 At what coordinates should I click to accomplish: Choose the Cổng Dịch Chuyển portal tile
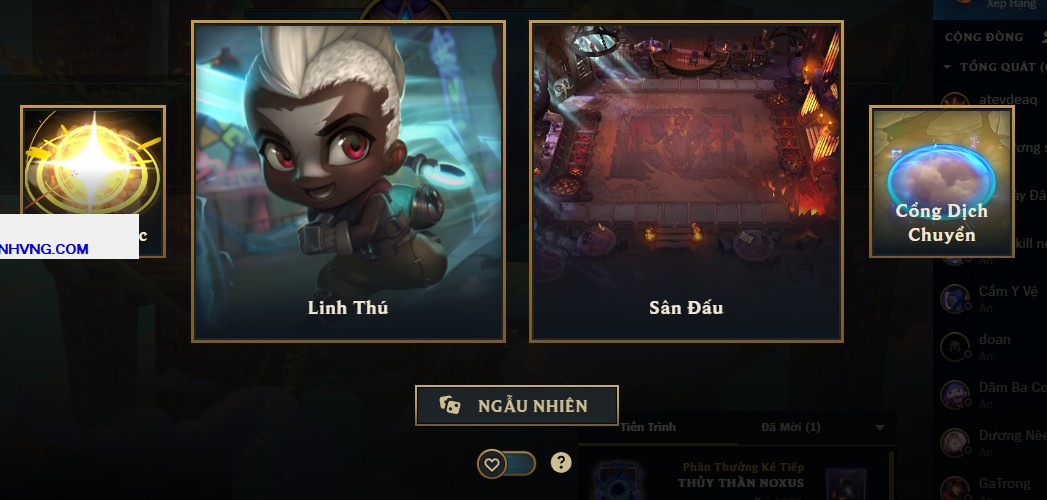tap(941, 181)
